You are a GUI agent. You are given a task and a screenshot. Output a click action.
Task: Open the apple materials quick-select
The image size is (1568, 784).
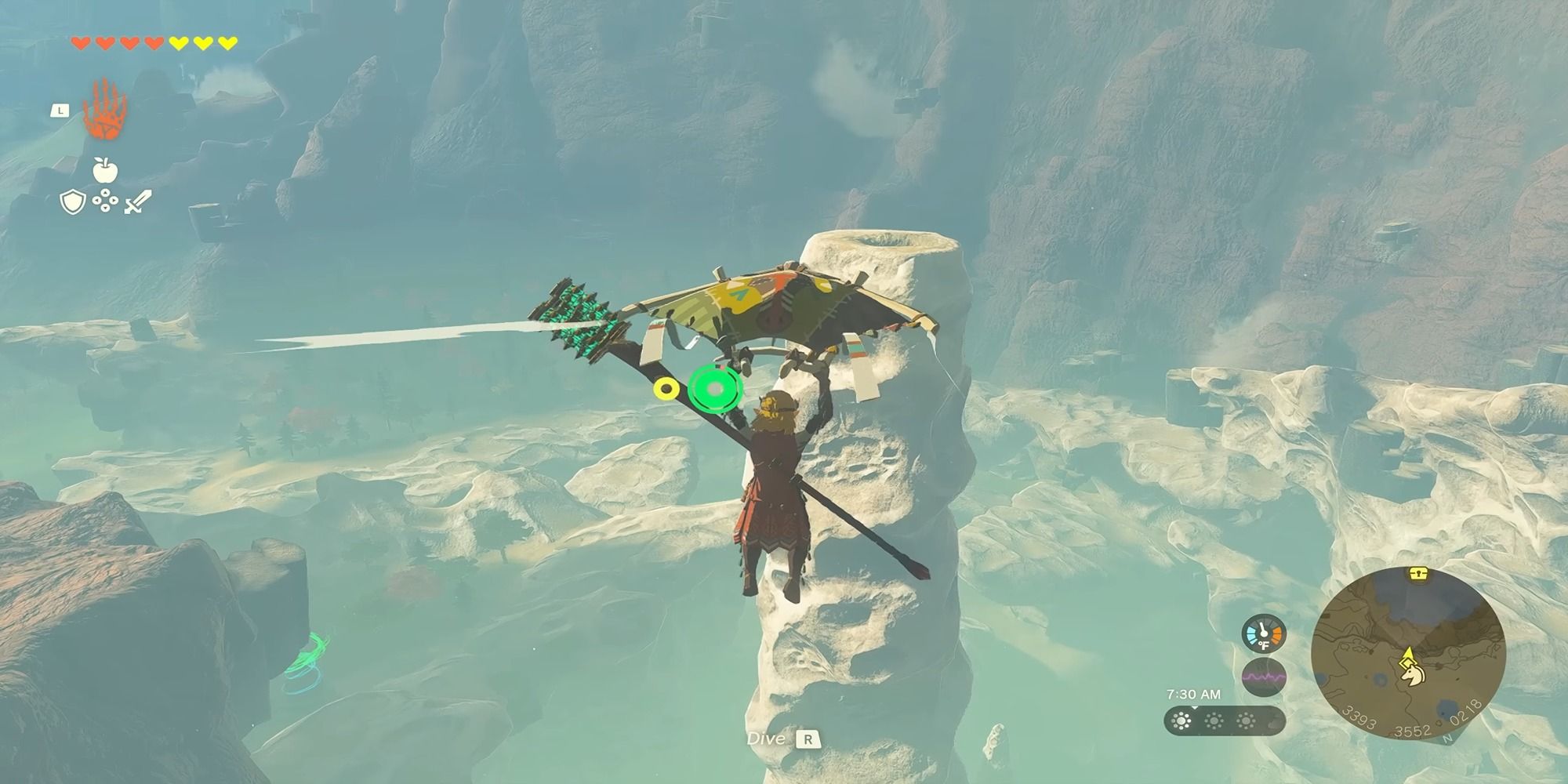click(x=104, y=169)
